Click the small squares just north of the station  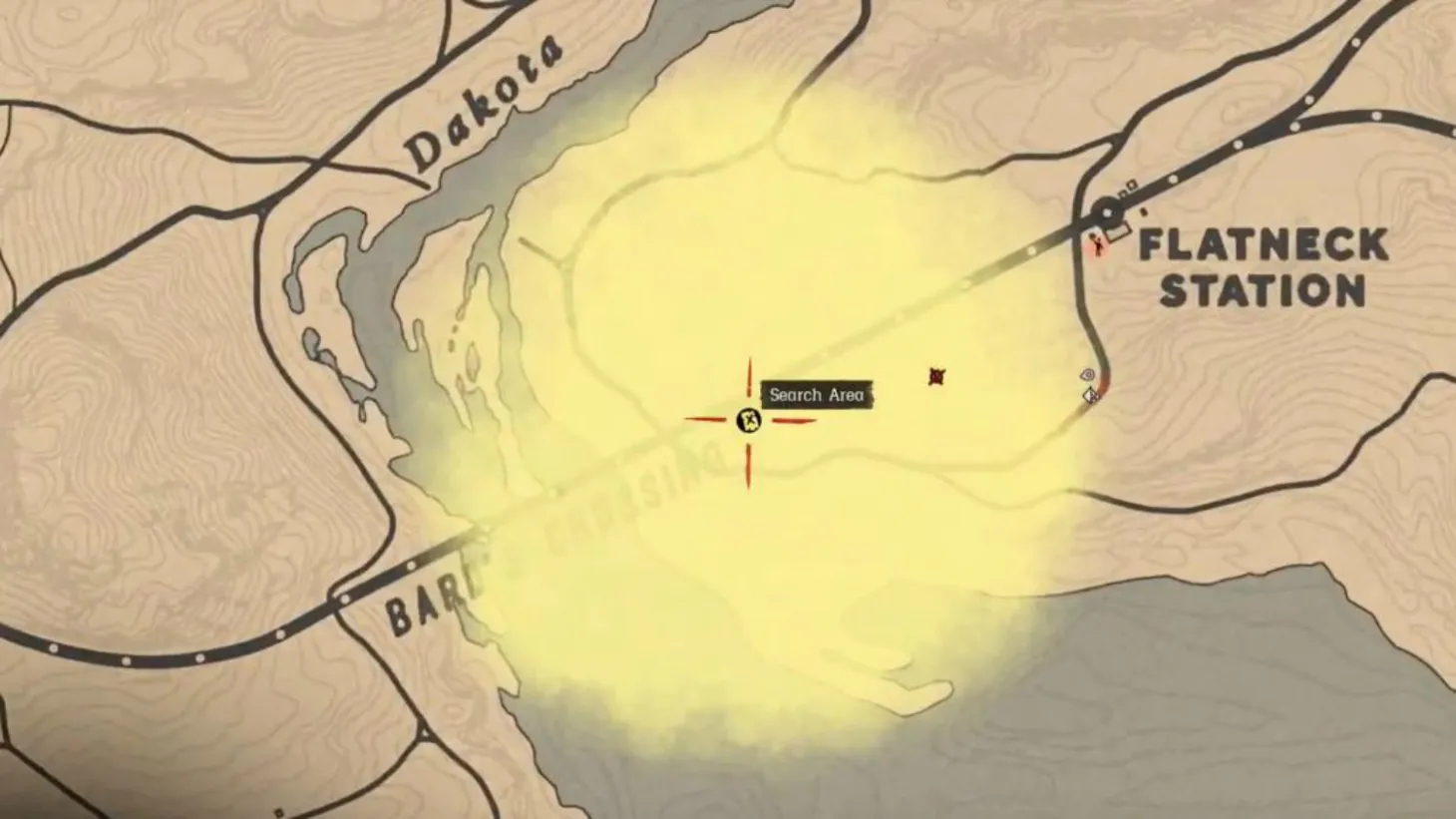tap(1128, 188)
